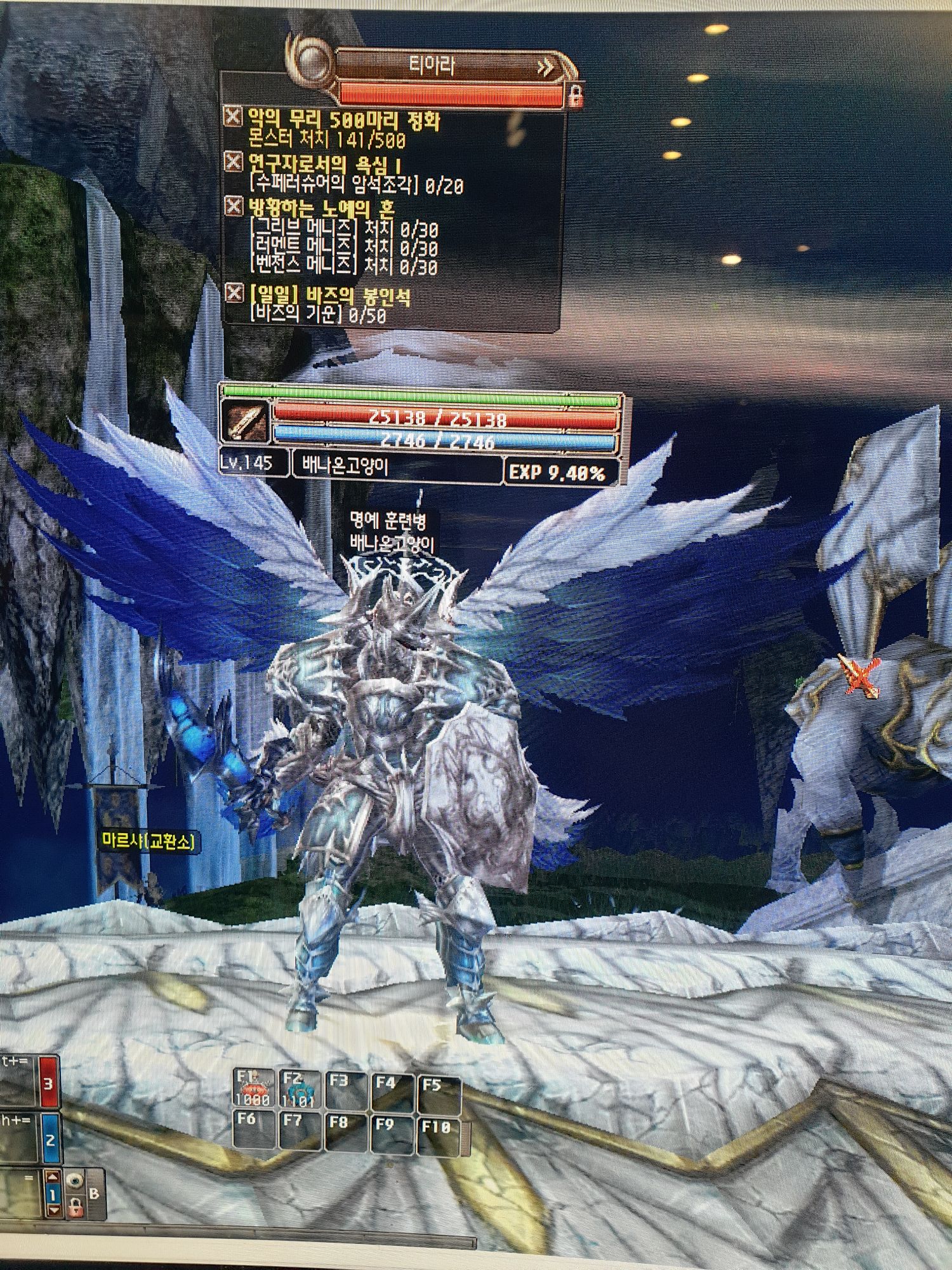Viewport: 952px width, 1270px height.
Task: Click the red number 3 slot button
Action: pyautogui.click(x=48, y=1083)
